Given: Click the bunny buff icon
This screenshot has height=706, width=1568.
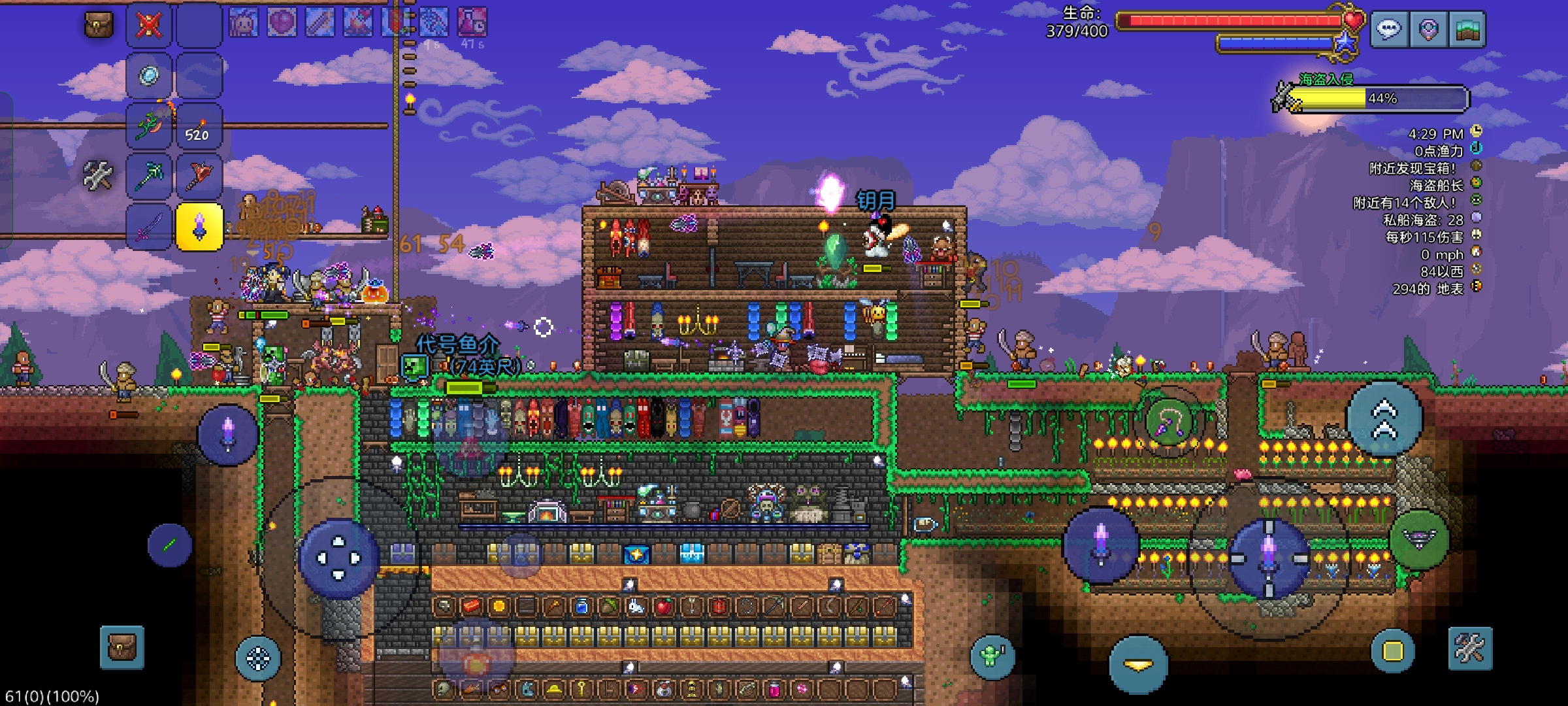Looking at the screenshot, I should tap(243, 23).
